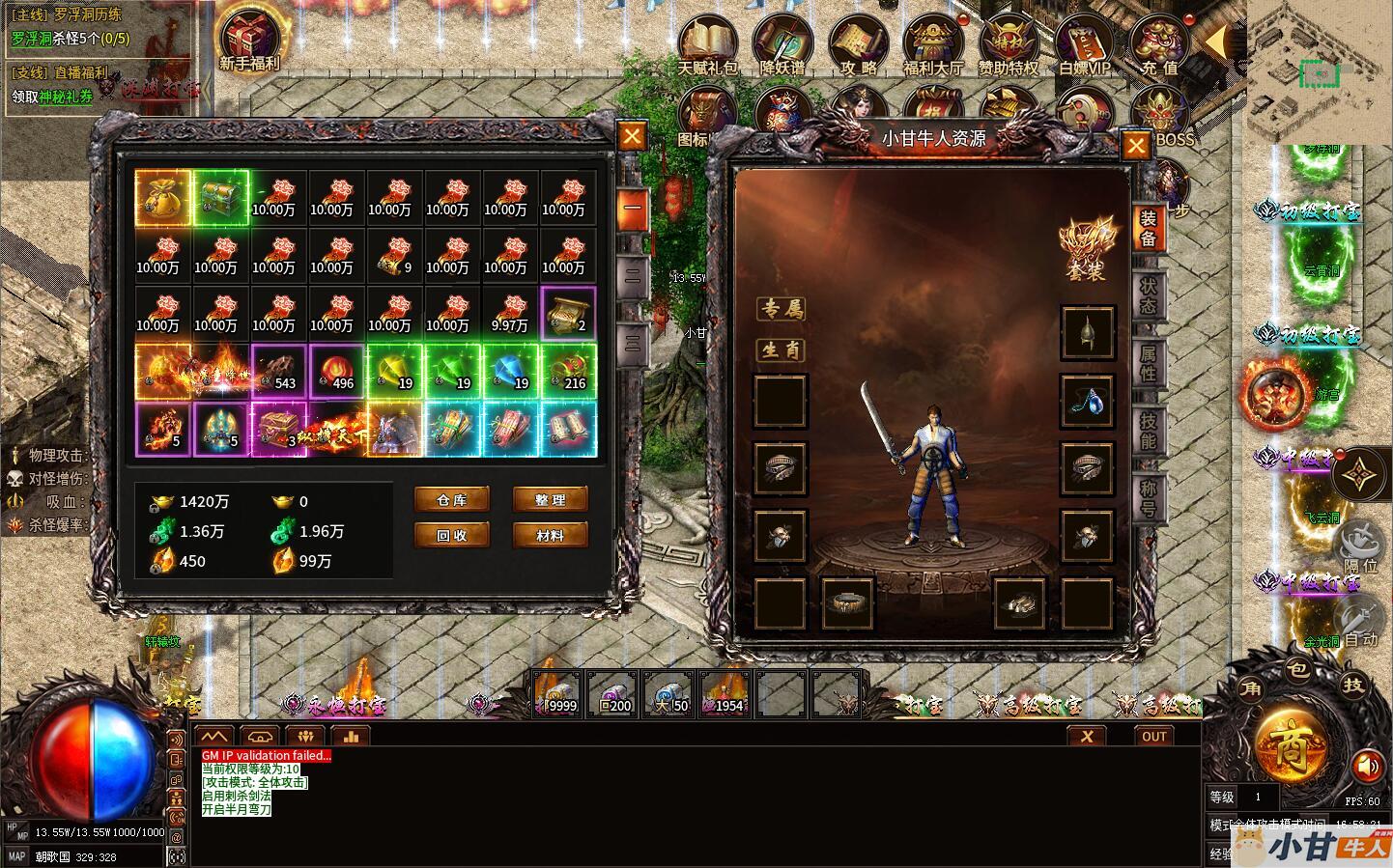
Task: Select the gold money bag item
Action: [162, 198]
